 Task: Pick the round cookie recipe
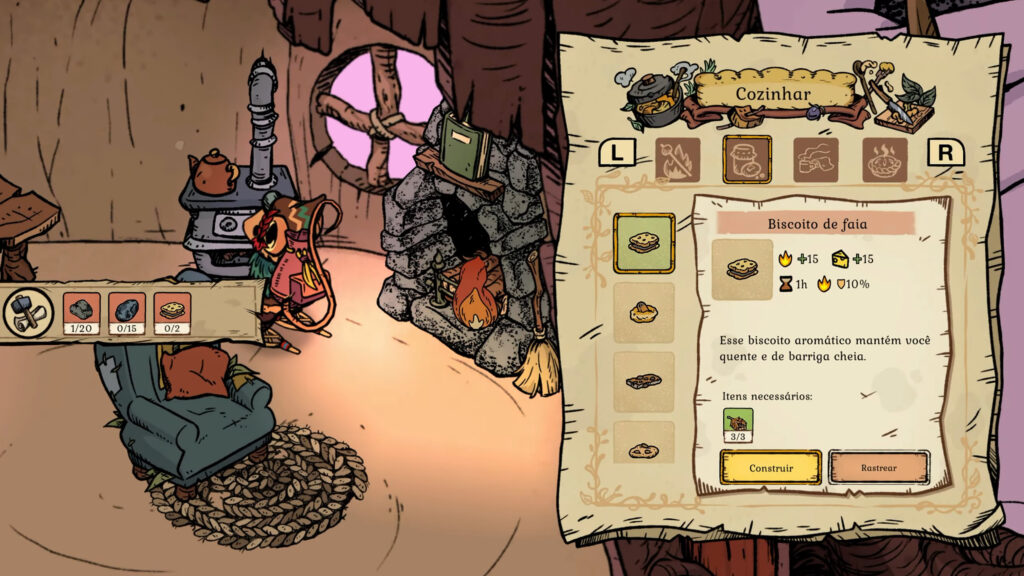[644, 447]
